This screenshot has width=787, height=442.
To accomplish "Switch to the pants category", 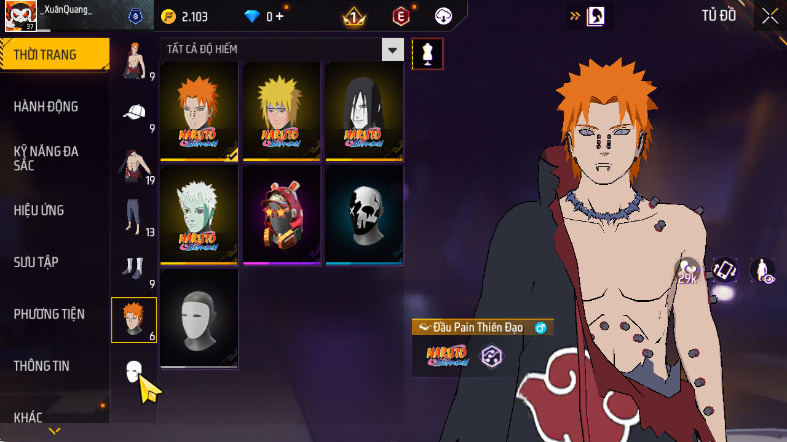I will click(x=134, y=217).
